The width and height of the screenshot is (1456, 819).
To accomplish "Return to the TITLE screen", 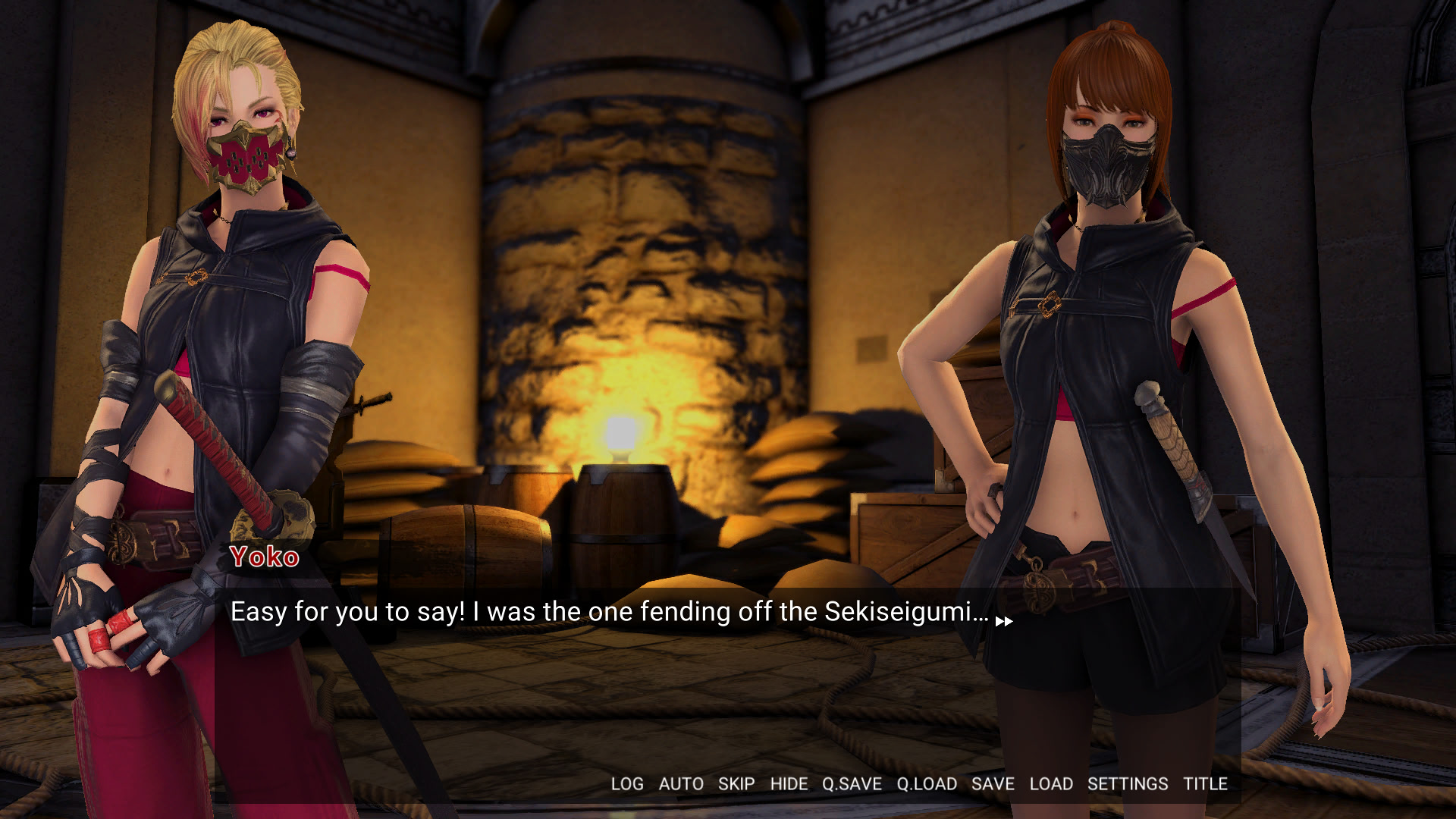I will coord(1205,784).
